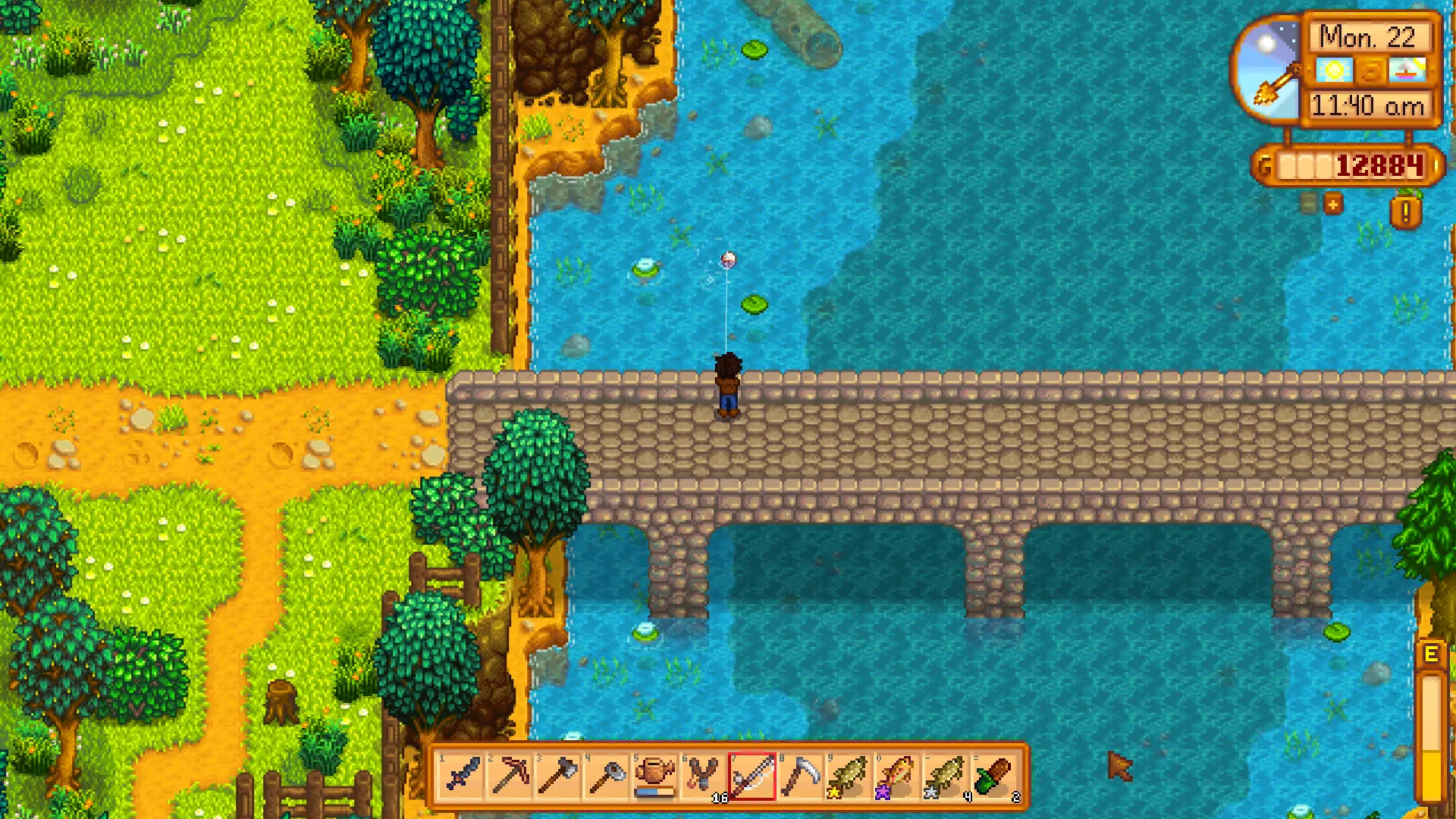
Task: Select the hoe tool slot
Action: coord(607,777)
